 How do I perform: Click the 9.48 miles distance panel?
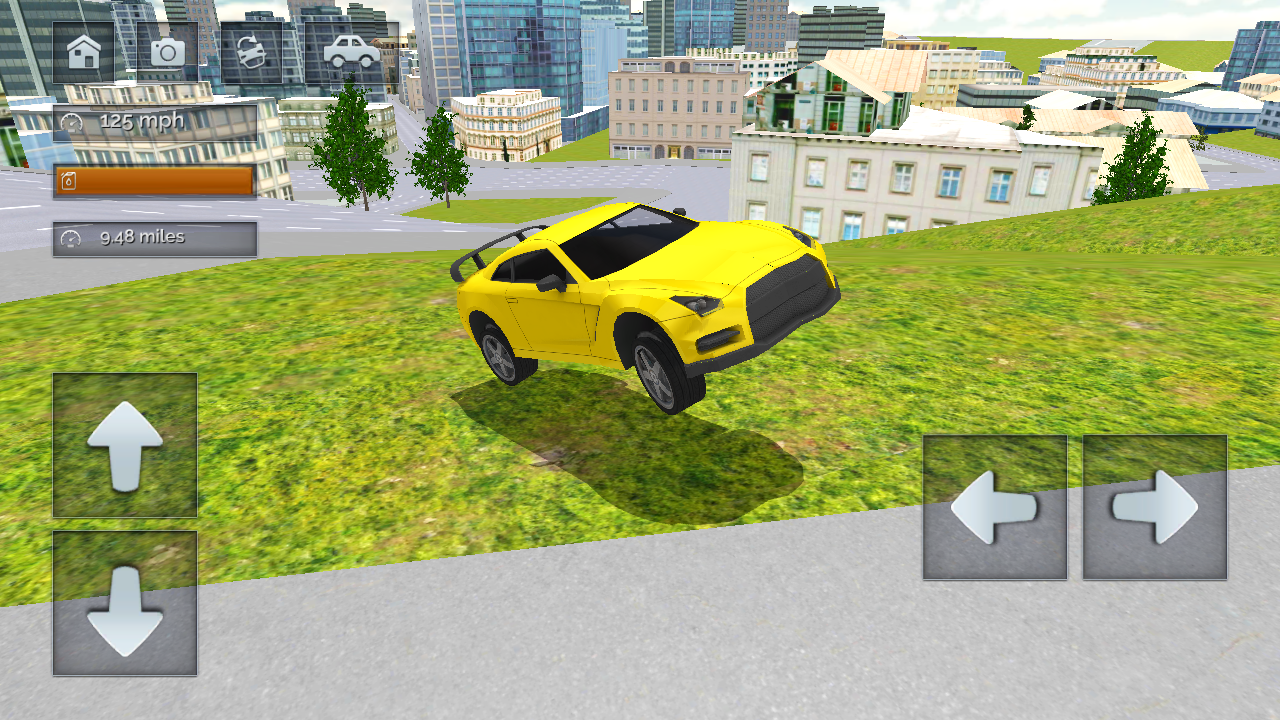[x=150, y=238]
